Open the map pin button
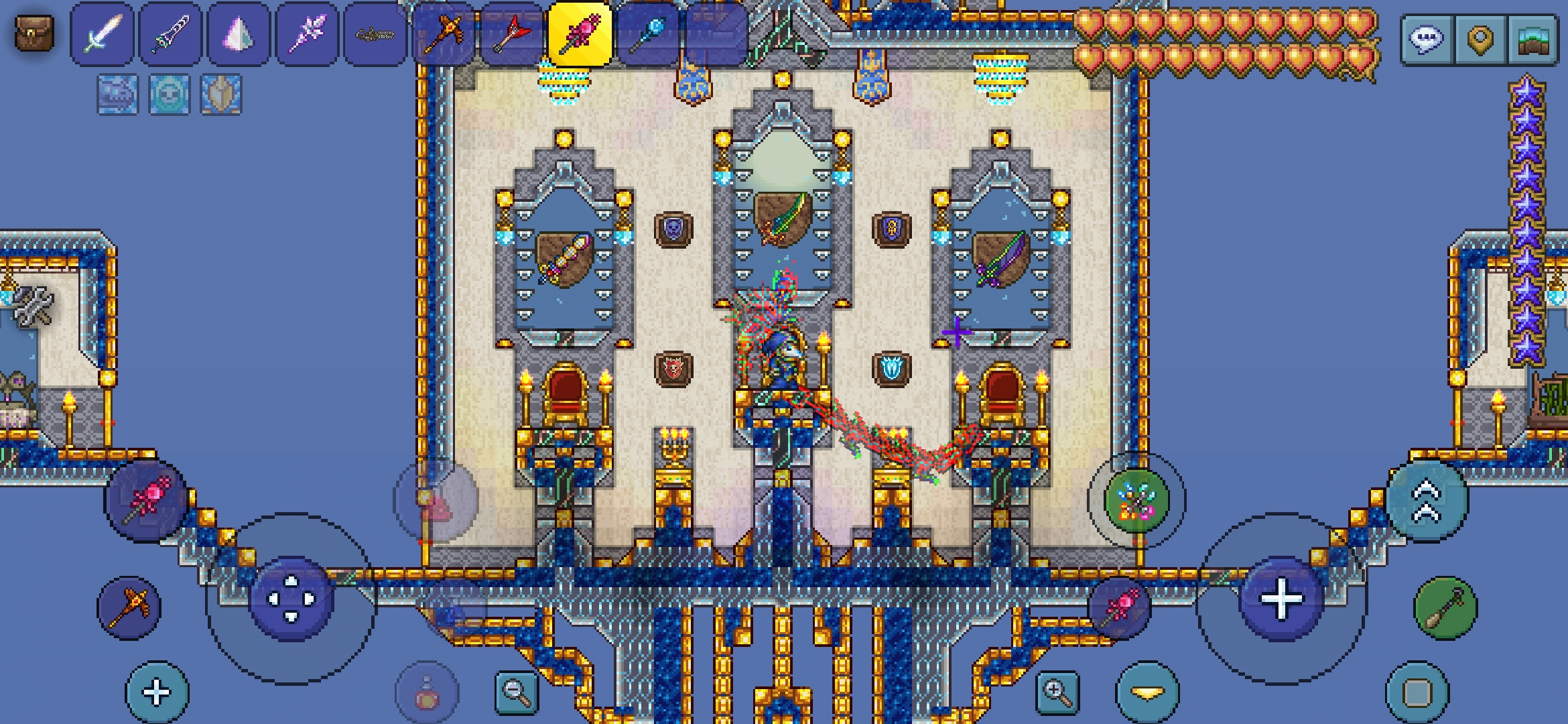This screenshot has width=1568, height=724. click(x=1480, y=40)
